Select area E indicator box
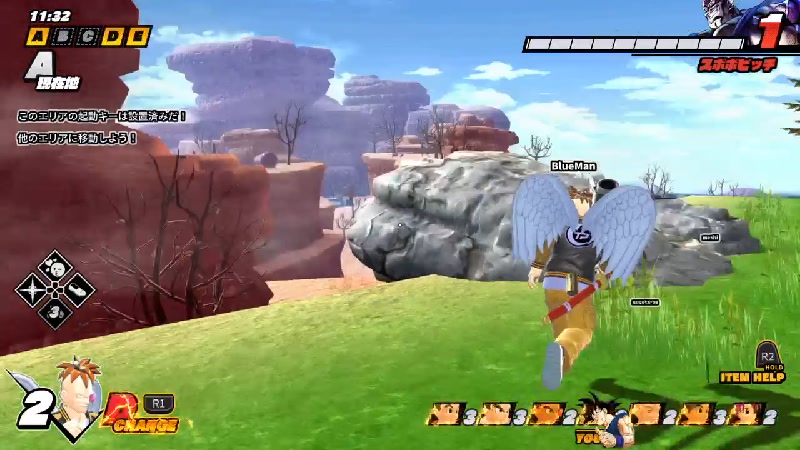The height and width of the screenshot is (450, 800). tap(138, 37)
